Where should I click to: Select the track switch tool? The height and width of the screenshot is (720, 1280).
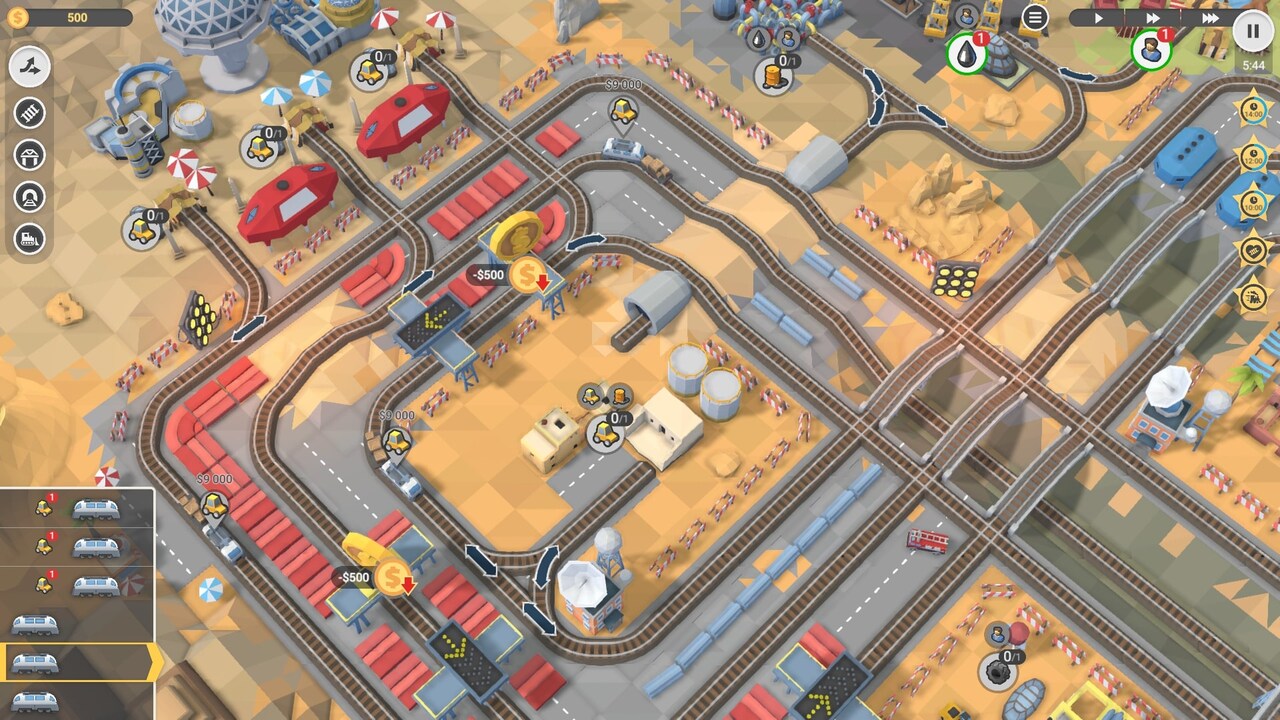pyautogui.click(x=30, y=68)
